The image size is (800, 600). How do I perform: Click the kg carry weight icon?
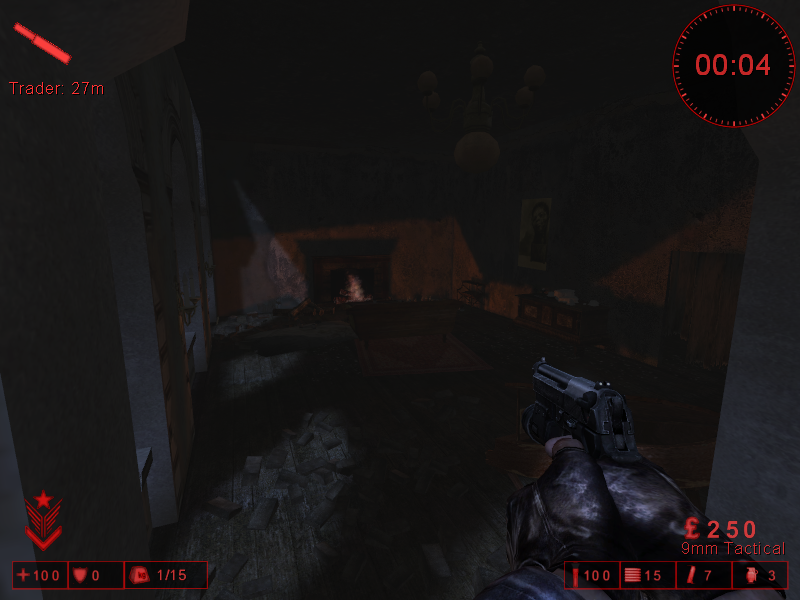(x=139, y=575)
